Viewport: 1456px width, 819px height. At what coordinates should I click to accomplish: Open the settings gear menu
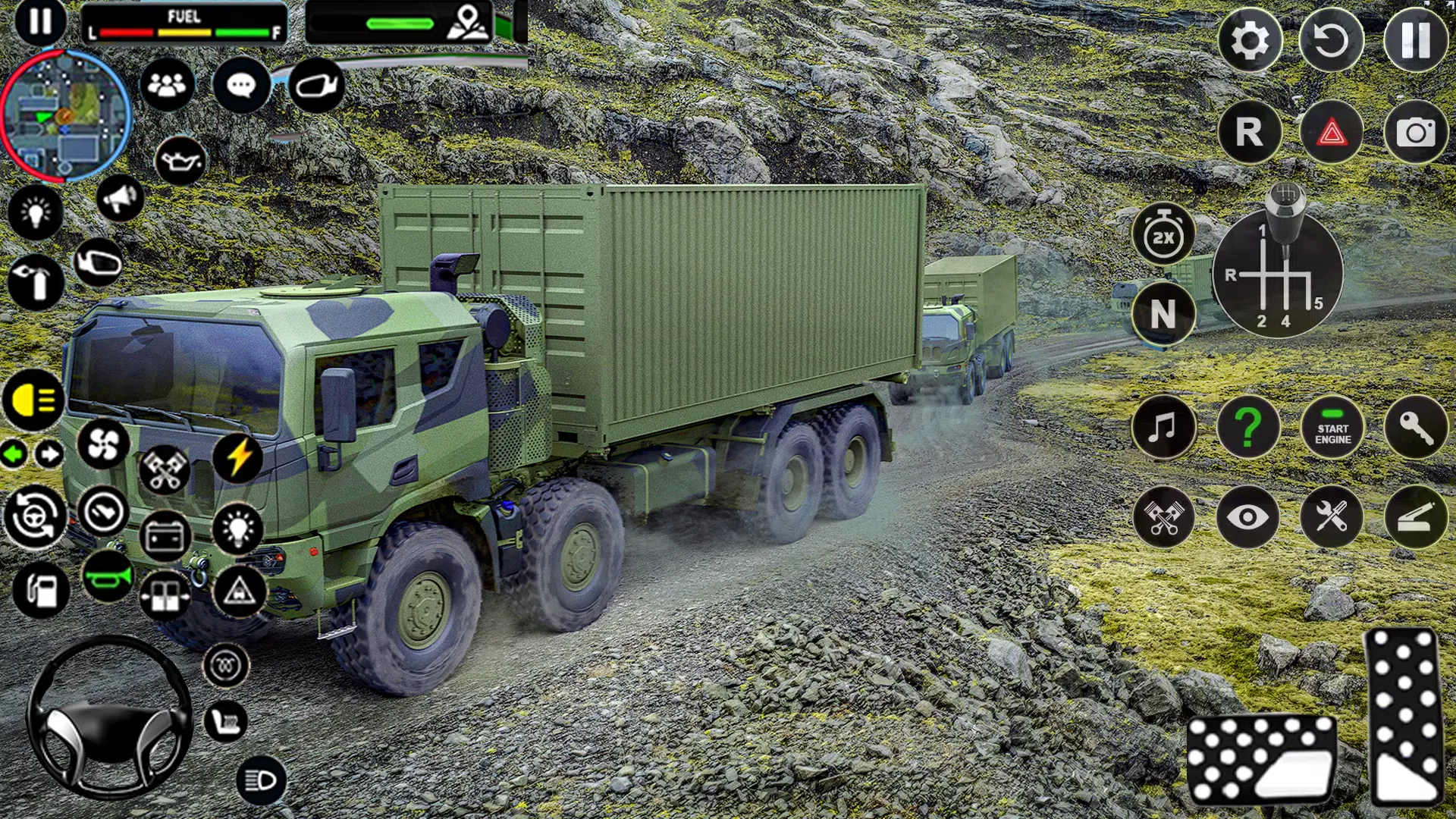click(1249, 41)
